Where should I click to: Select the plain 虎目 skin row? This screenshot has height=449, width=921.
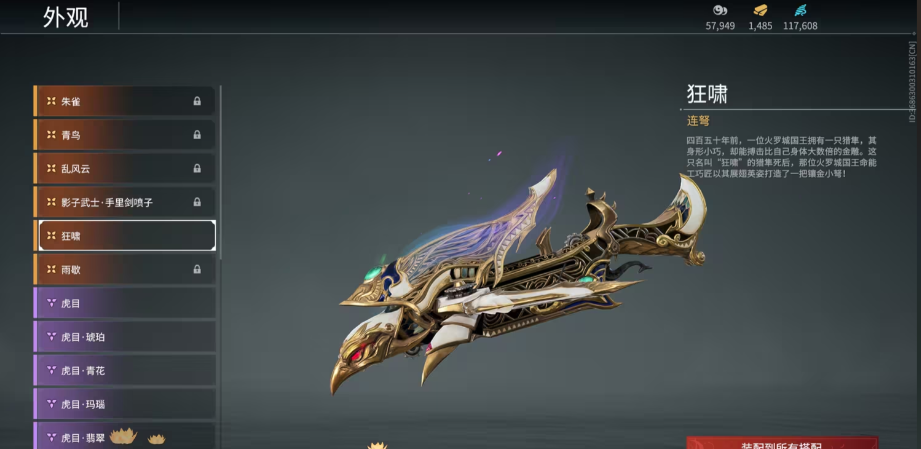(x=124, y=303)
